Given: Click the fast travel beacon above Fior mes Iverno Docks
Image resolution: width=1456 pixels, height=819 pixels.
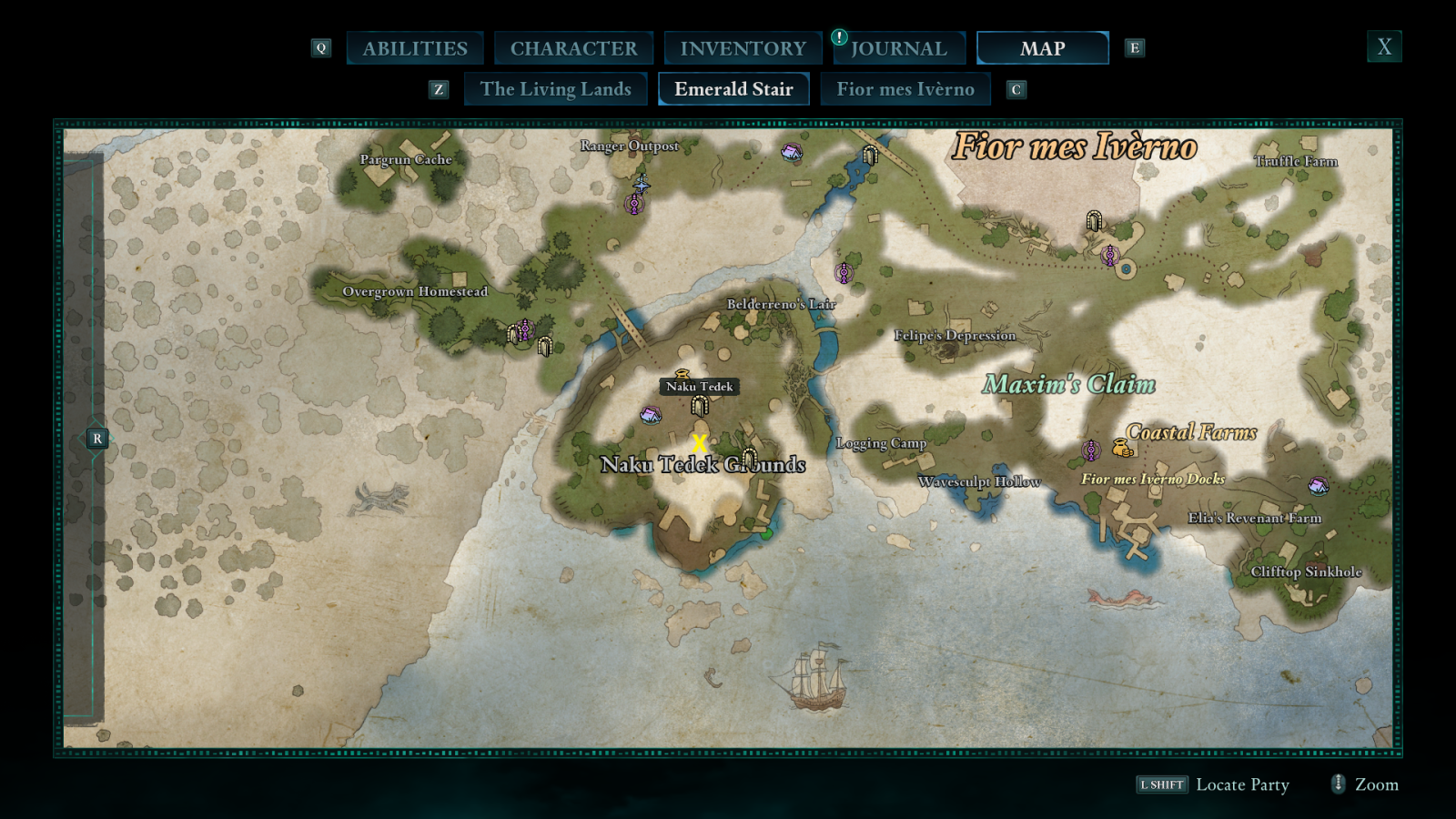Looking at the screenshot, I should (x=1091, y=449).
